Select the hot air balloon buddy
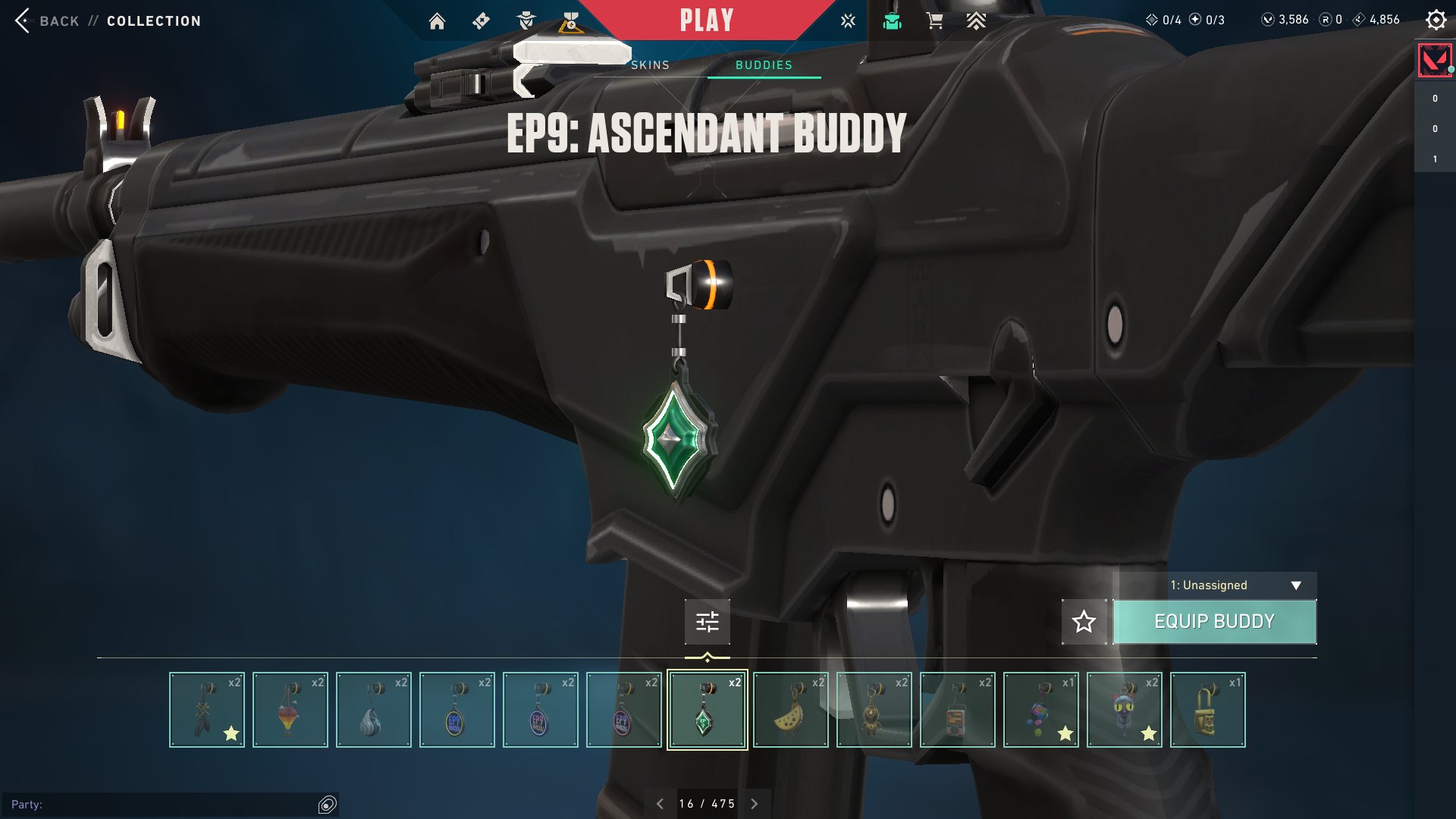Image resolution: width=1456 pixels, height=819 pixels. tap(290, 710)
